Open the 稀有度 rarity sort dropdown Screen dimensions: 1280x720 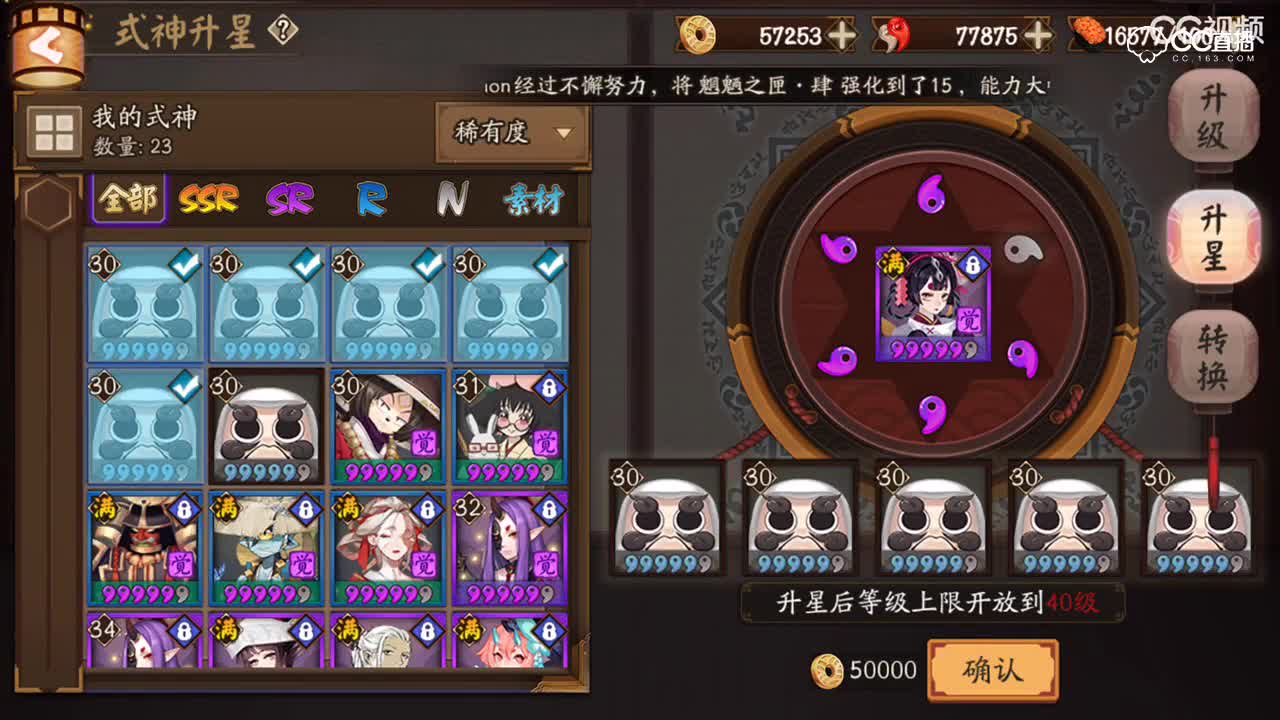[x=512, y=131]
